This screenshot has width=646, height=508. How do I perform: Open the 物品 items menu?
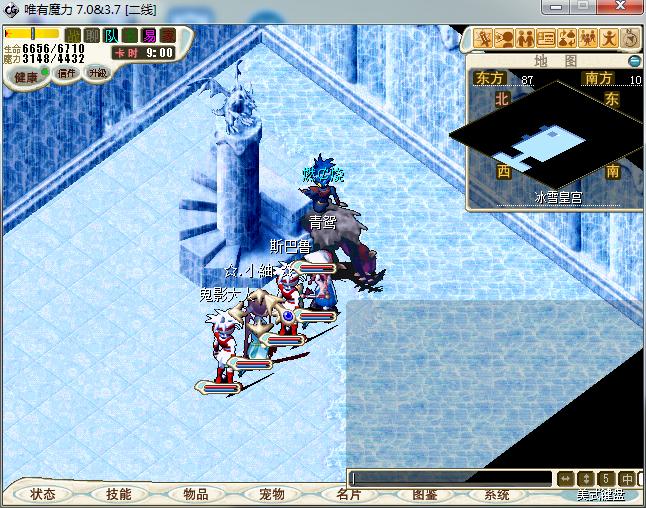point(195,494)
